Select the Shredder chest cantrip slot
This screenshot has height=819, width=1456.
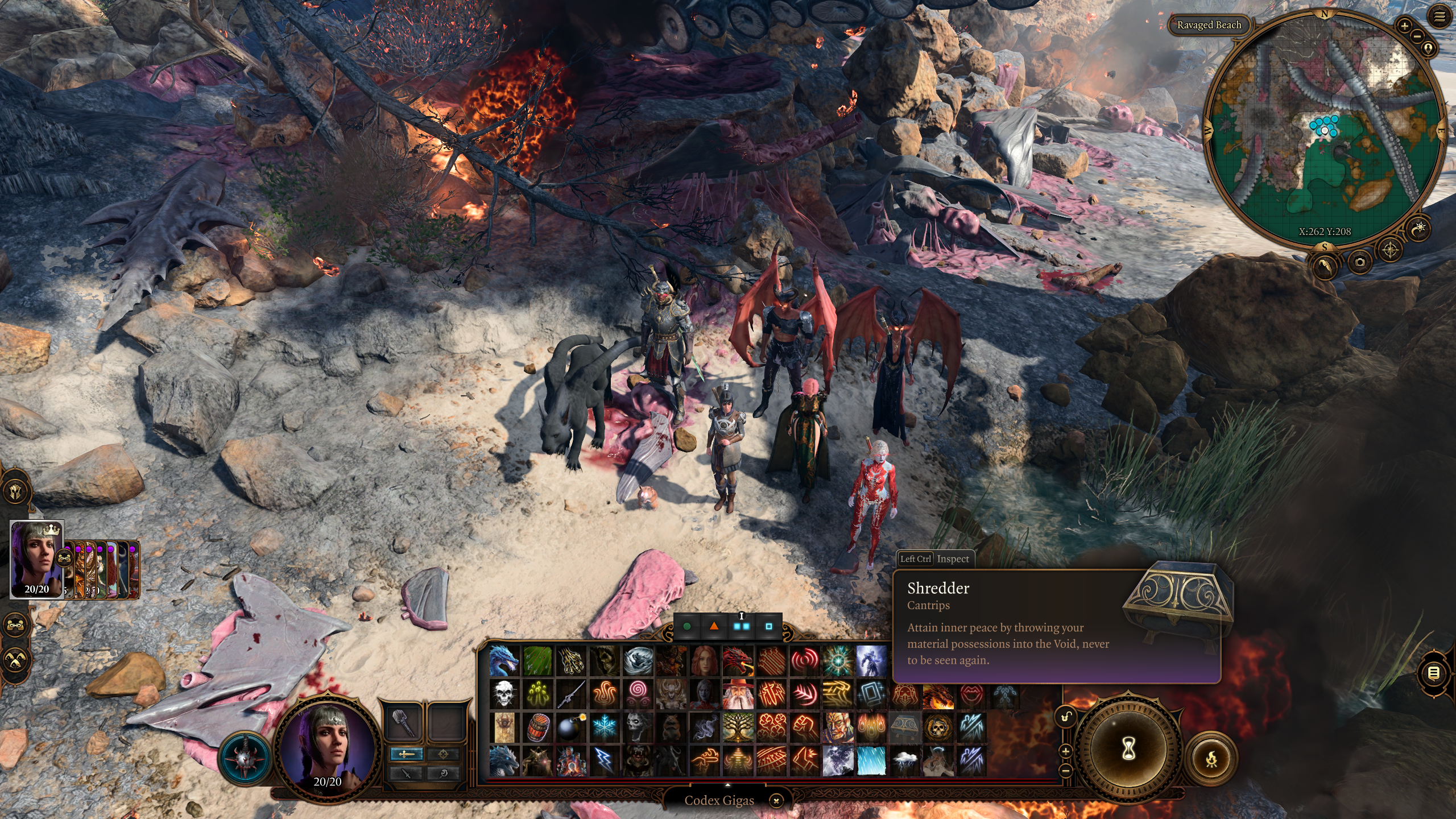(x=904, y=727)
